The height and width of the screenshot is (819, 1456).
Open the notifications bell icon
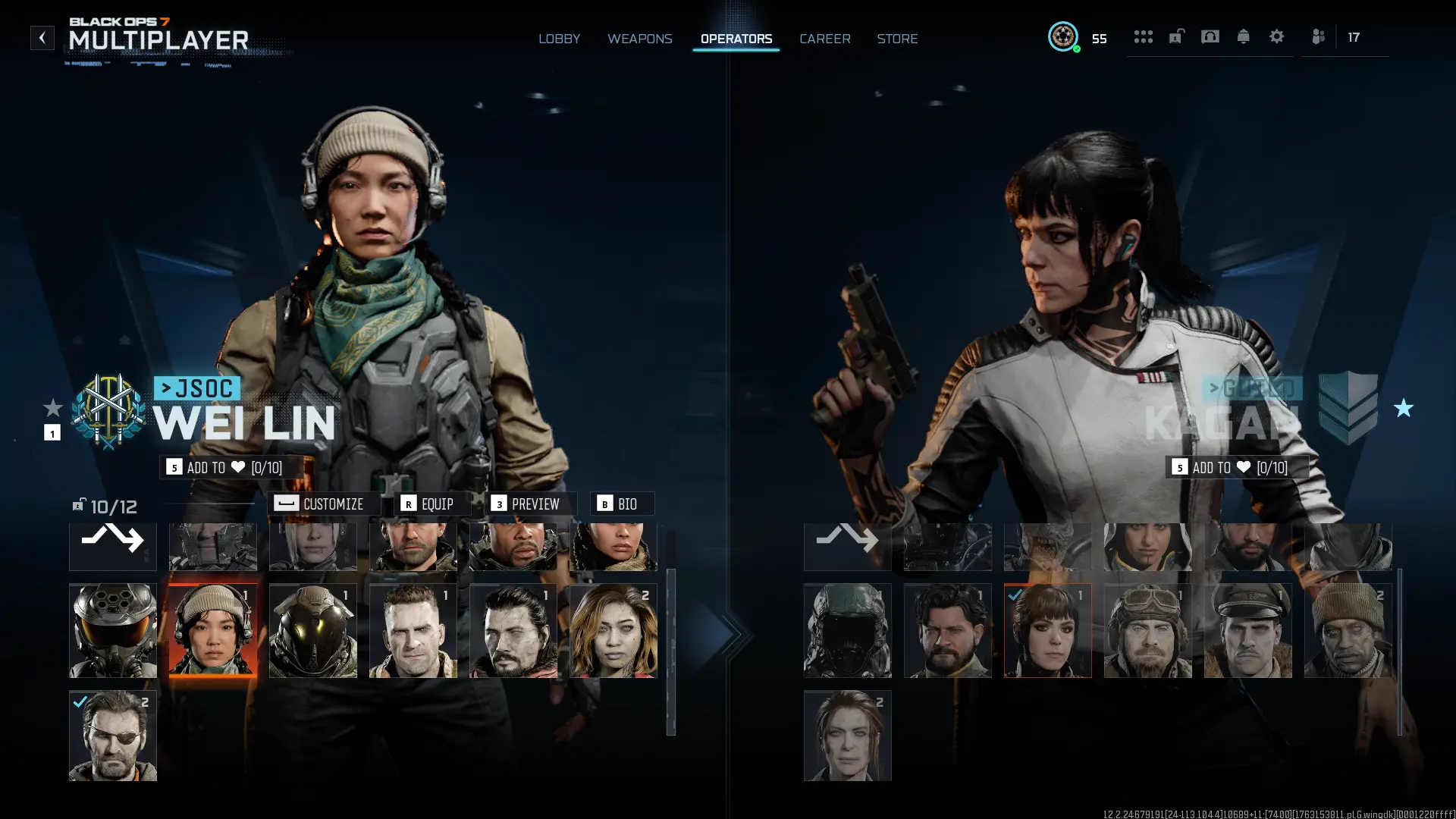(x=1244, y=36)
